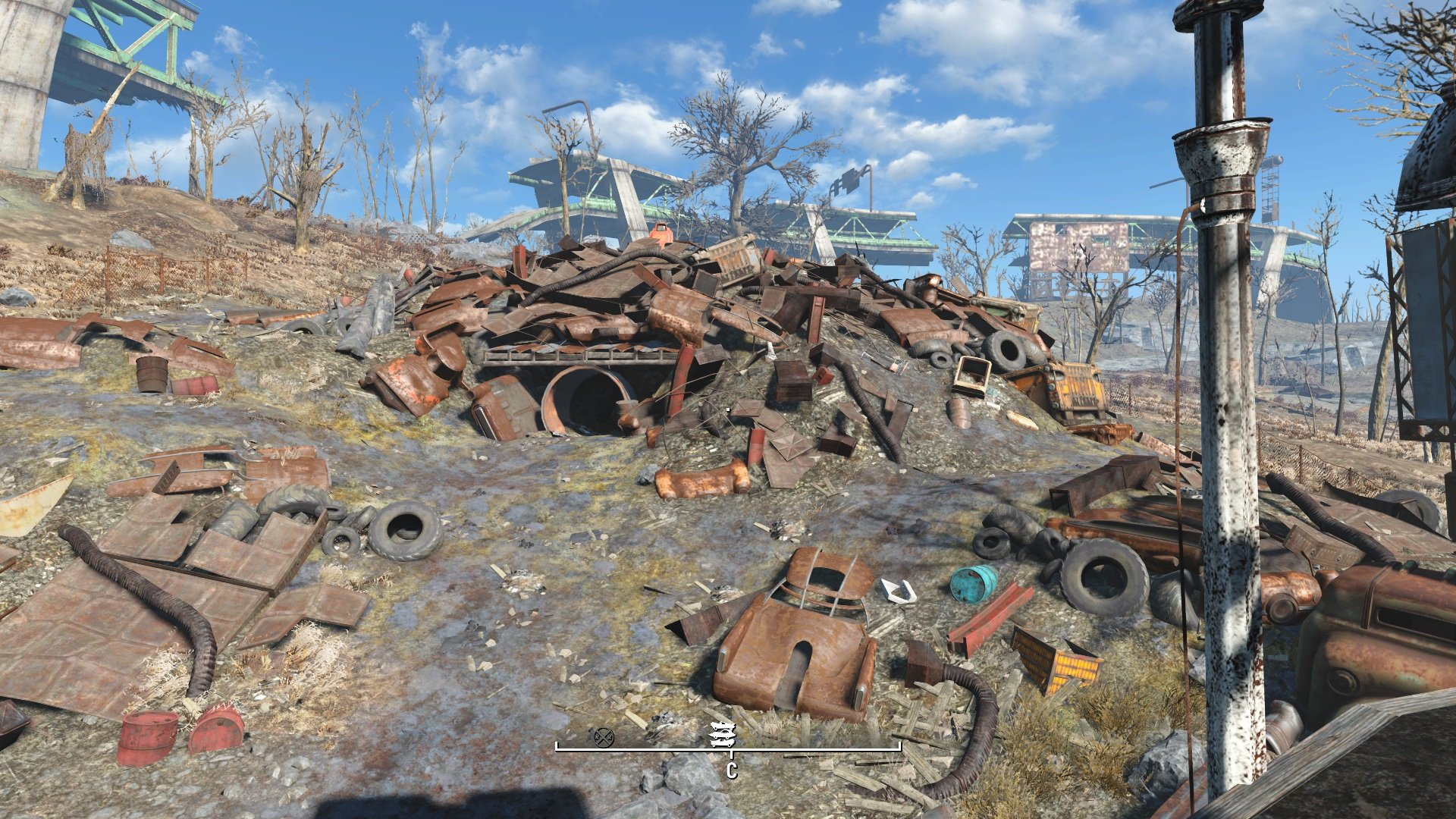Click the stacked cars junkyard compass marker
1456x819 pixels.
point(721,735)
